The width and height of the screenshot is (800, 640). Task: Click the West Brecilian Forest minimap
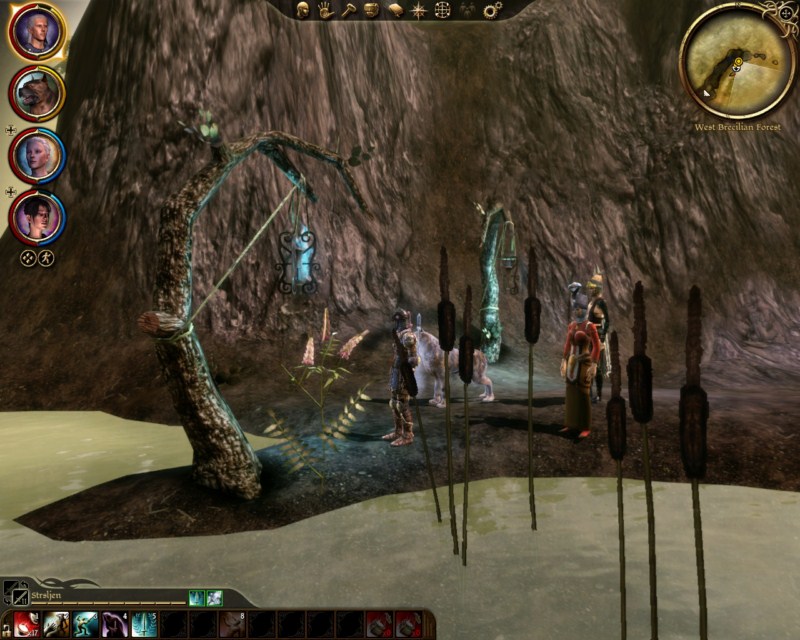tap(737, 60)
